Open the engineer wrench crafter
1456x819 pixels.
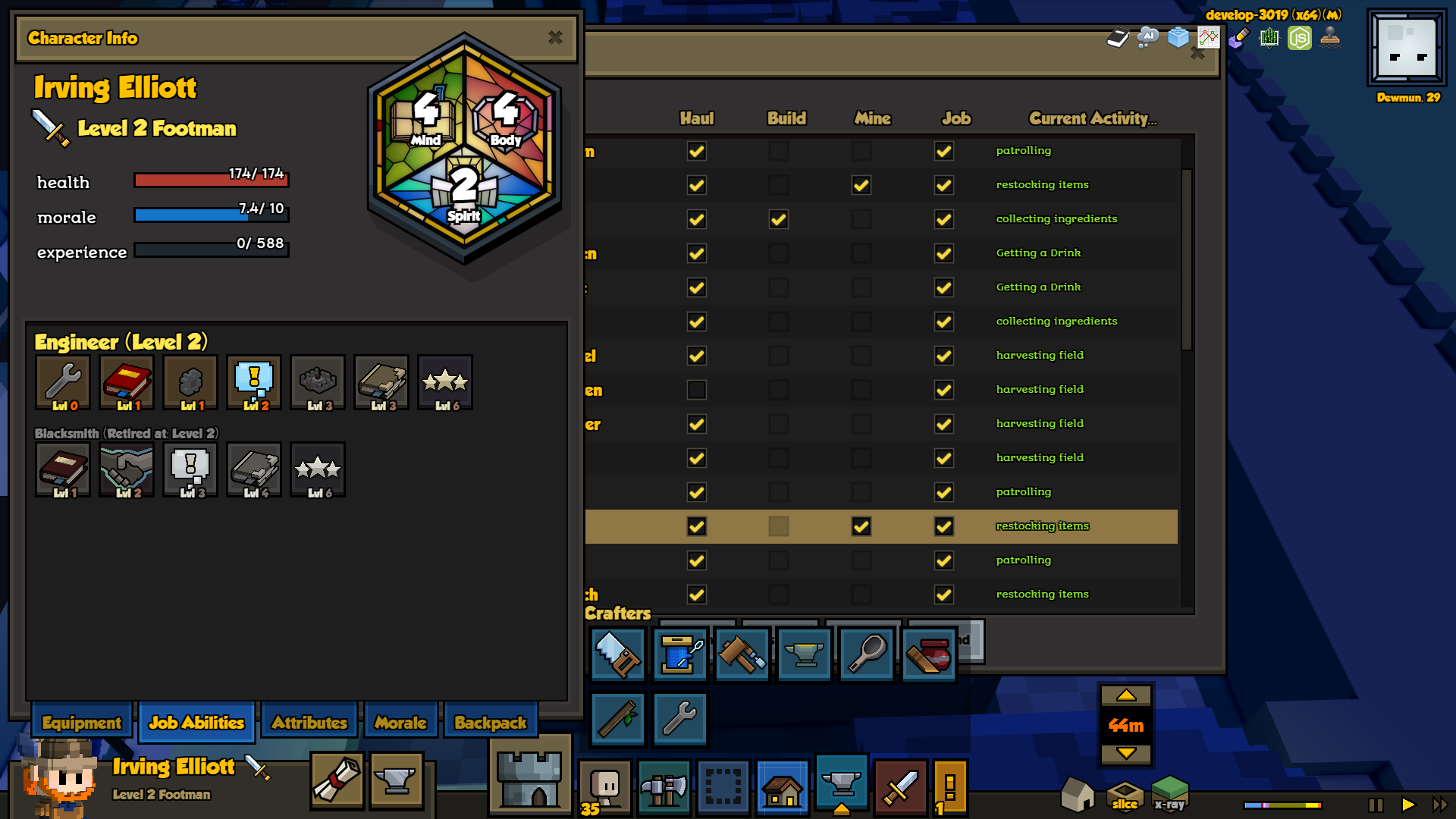(679, 718)
